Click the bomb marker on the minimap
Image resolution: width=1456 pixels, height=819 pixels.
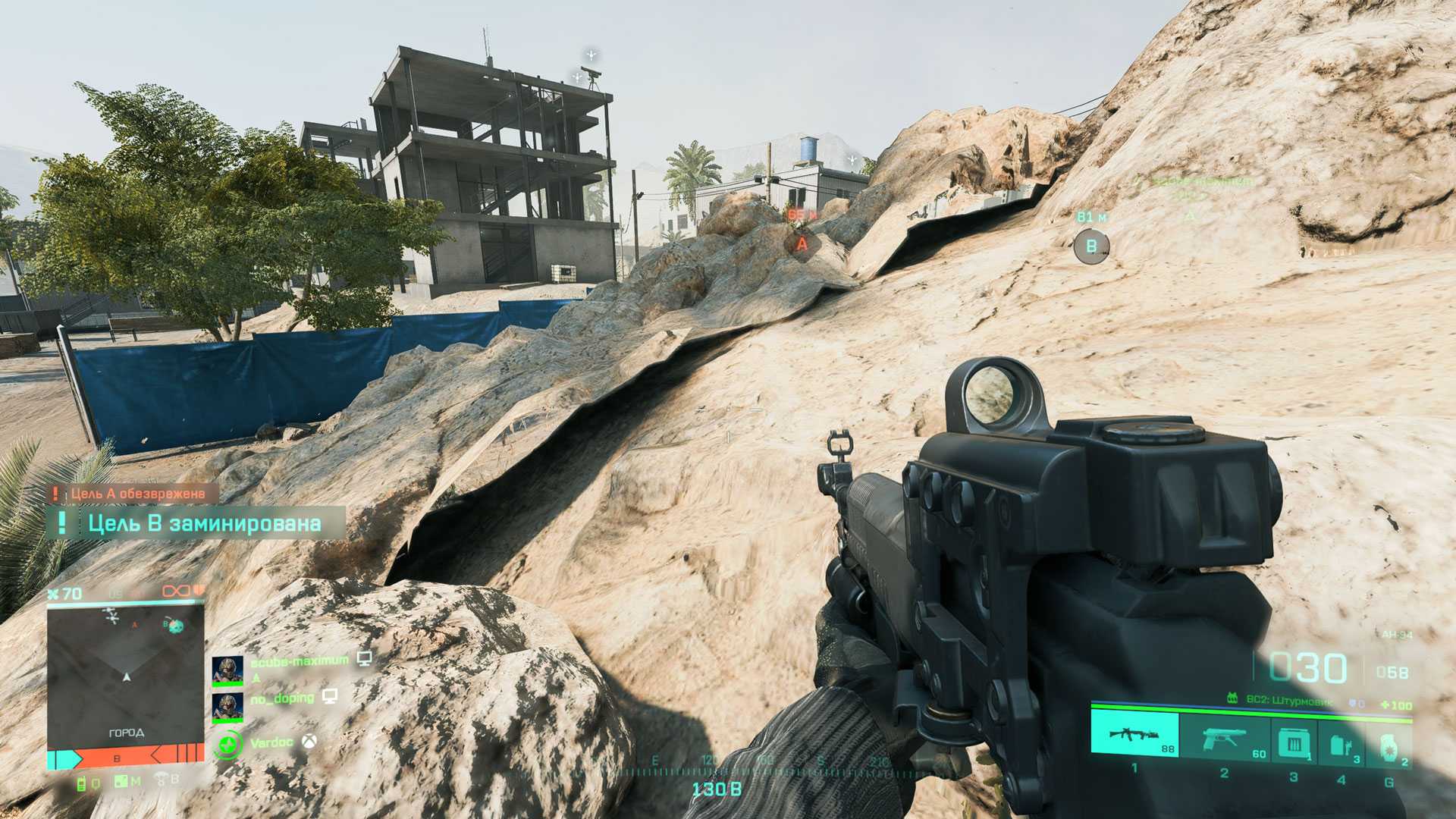pyautogui.click(x=176, y=626)
